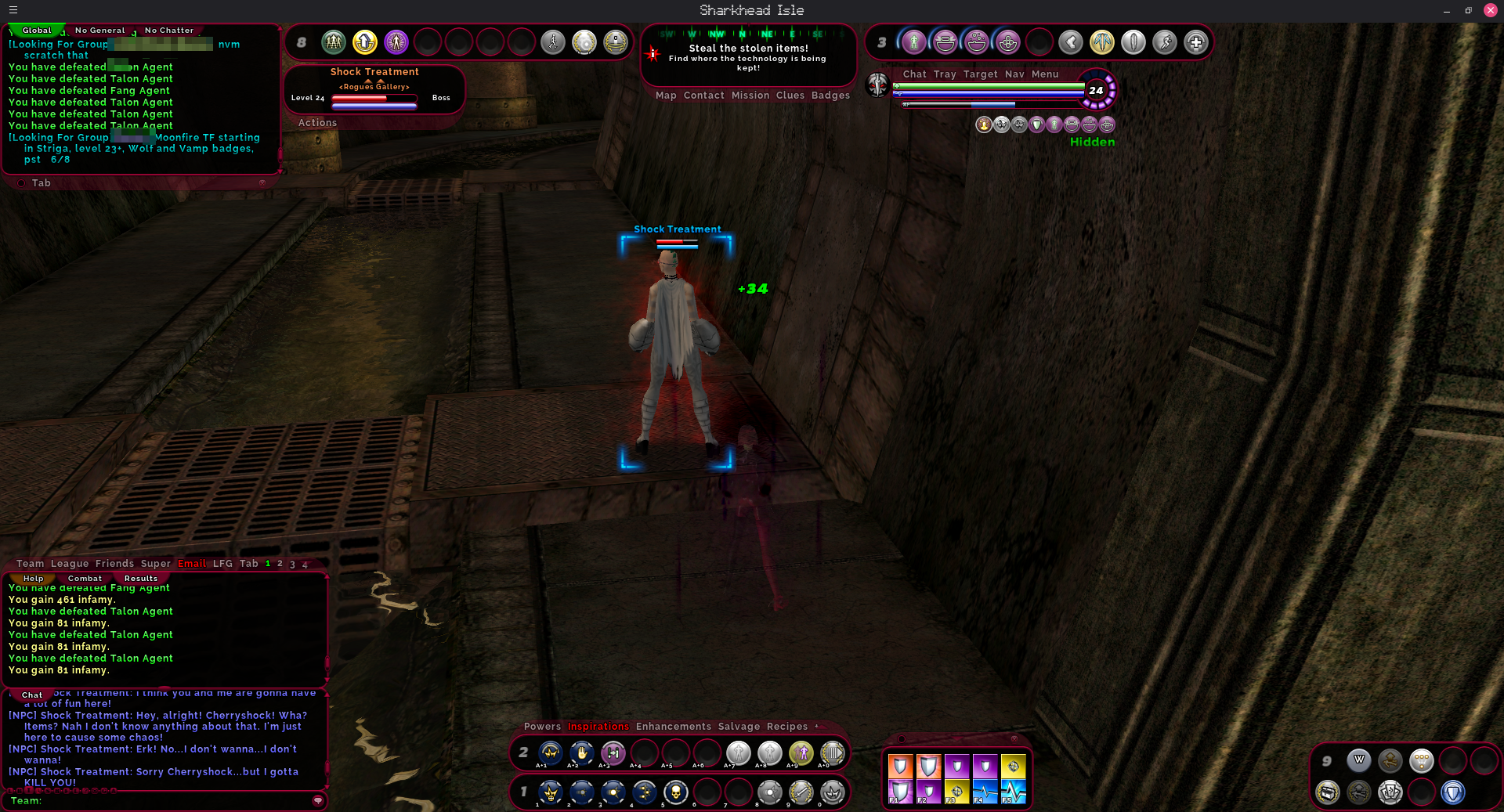
Task: Show the Mission panel
Action: pyautogui.click(x=750, y=96)
